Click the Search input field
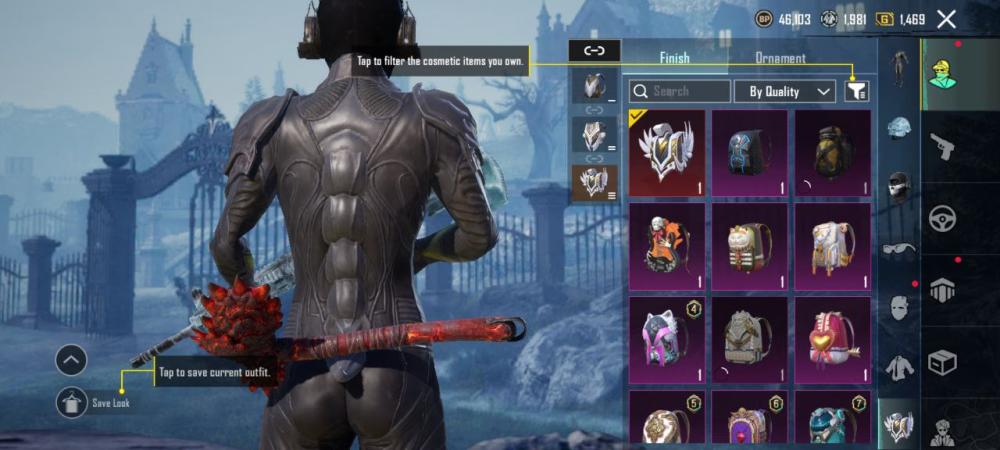 point(680,91)
